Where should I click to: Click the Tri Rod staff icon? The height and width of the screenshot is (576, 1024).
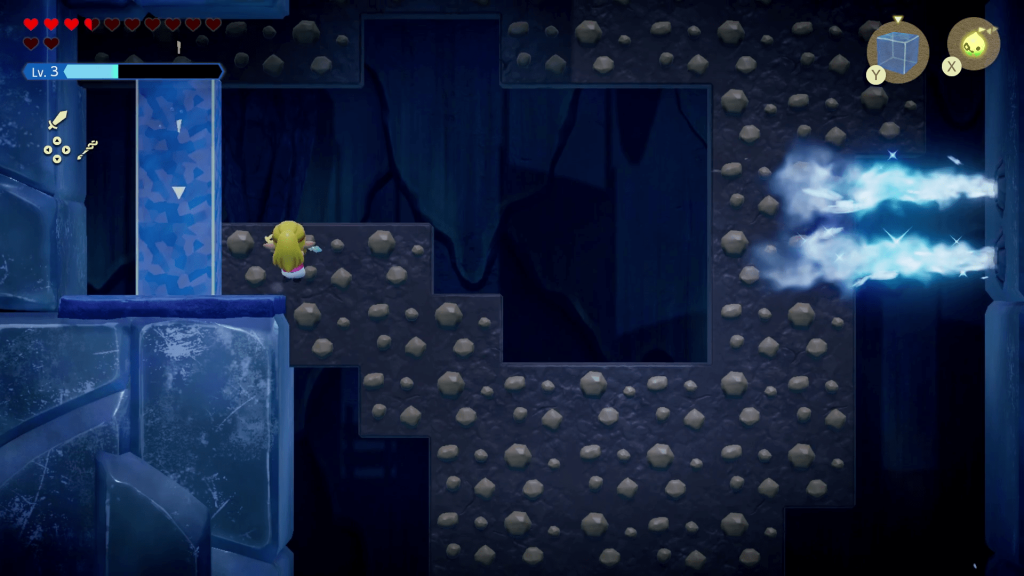click(x=87, y=150)
